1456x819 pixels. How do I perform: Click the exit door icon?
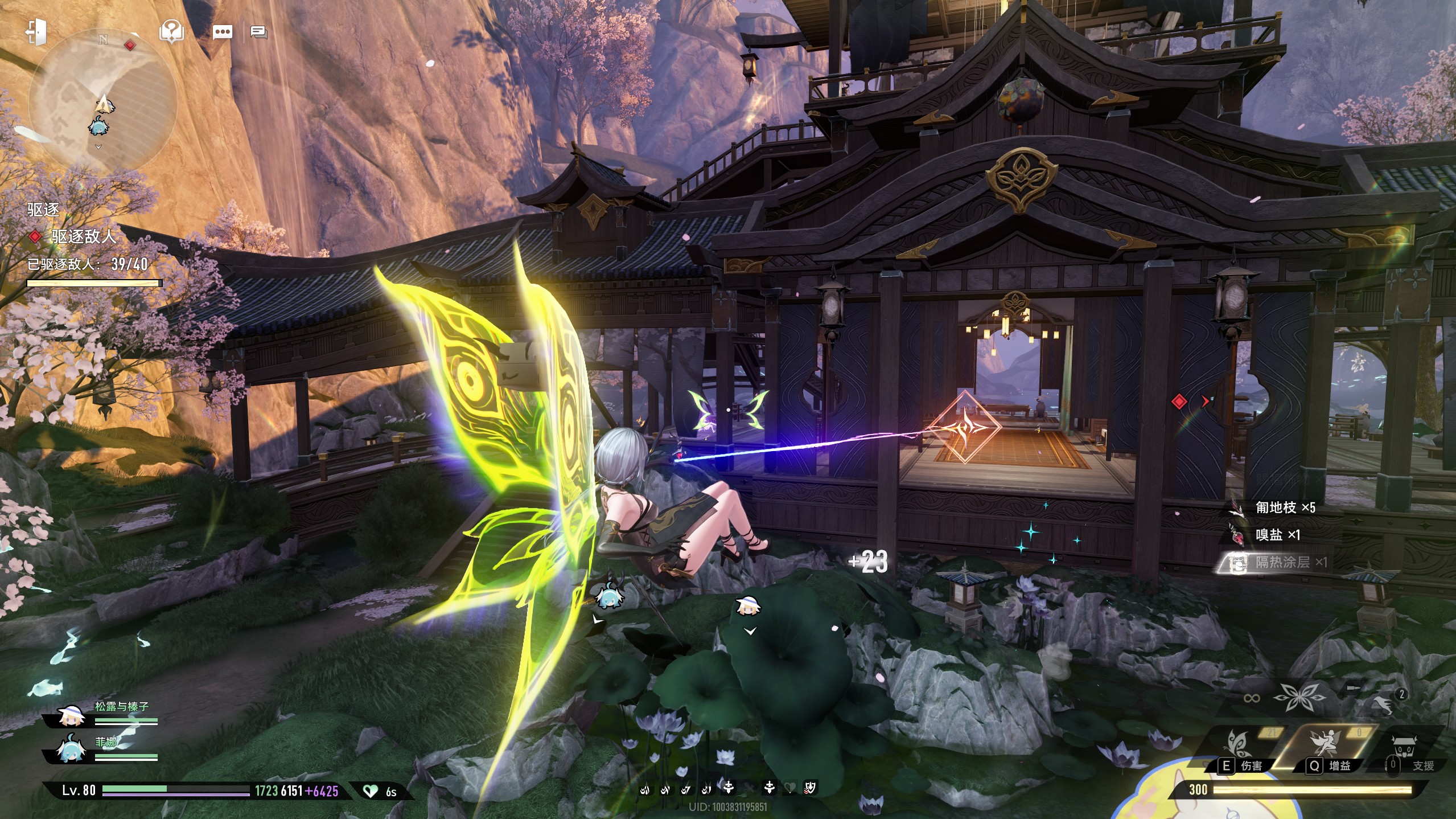click(x=36, y=32)
